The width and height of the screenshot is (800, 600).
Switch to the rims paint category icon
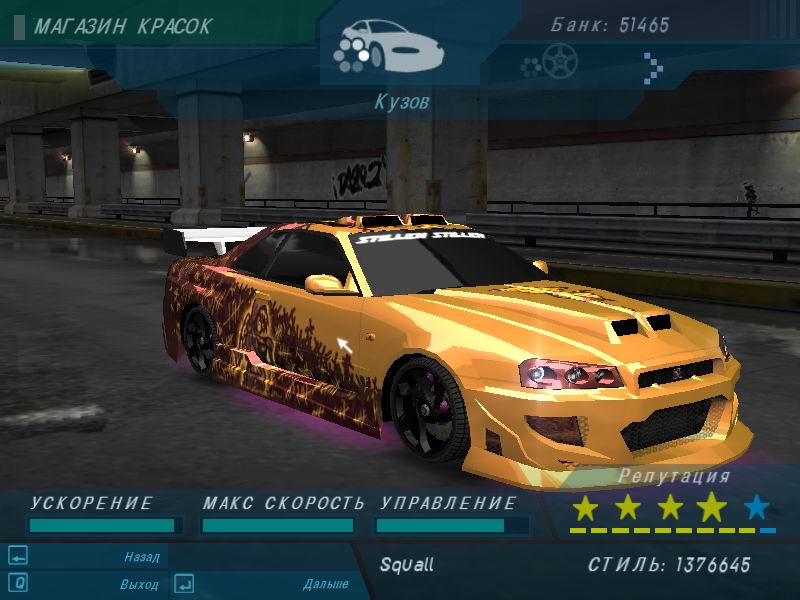coord(549,64)
